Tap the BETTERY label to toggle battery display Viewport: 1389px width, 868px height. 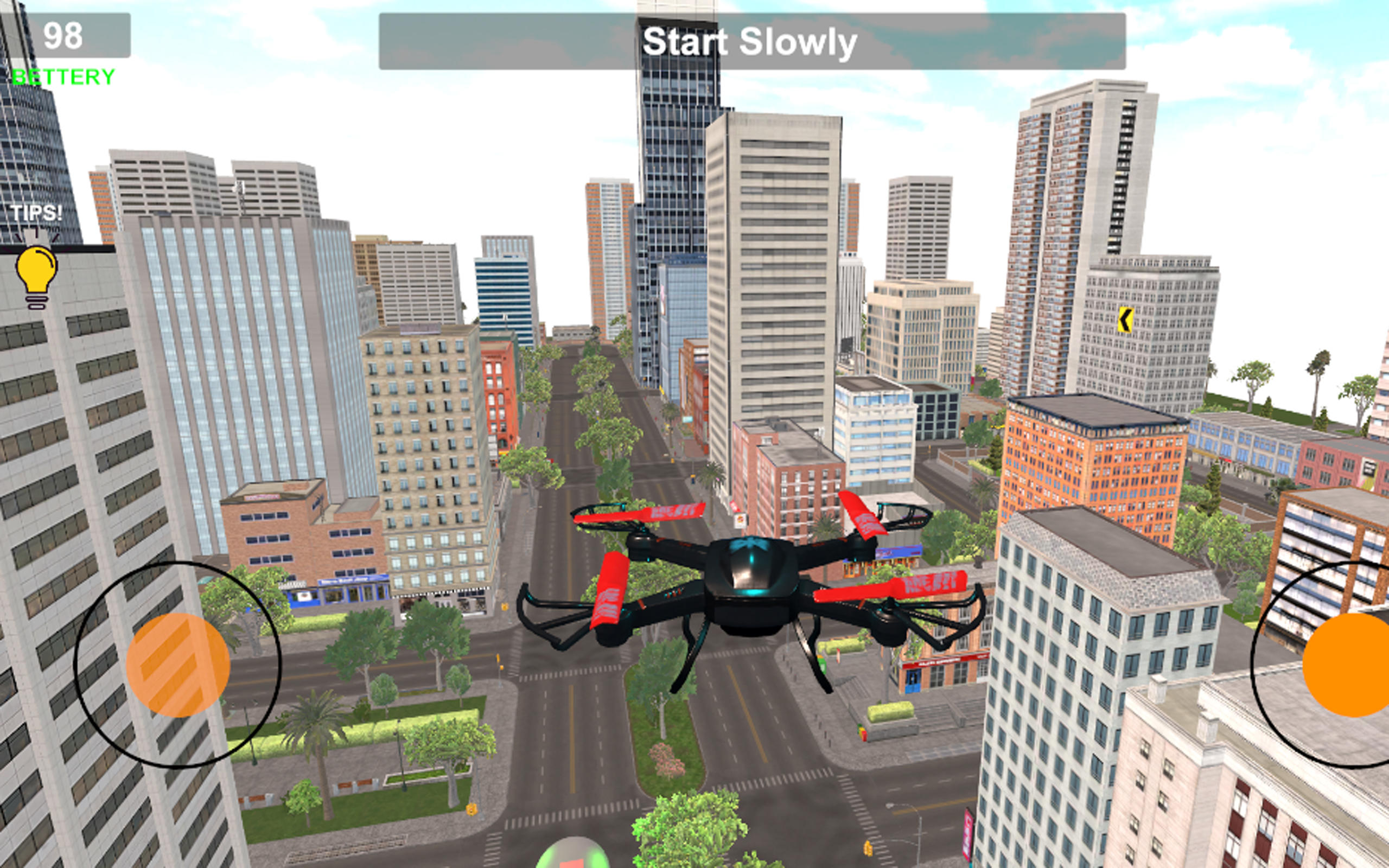coord(63,75)
